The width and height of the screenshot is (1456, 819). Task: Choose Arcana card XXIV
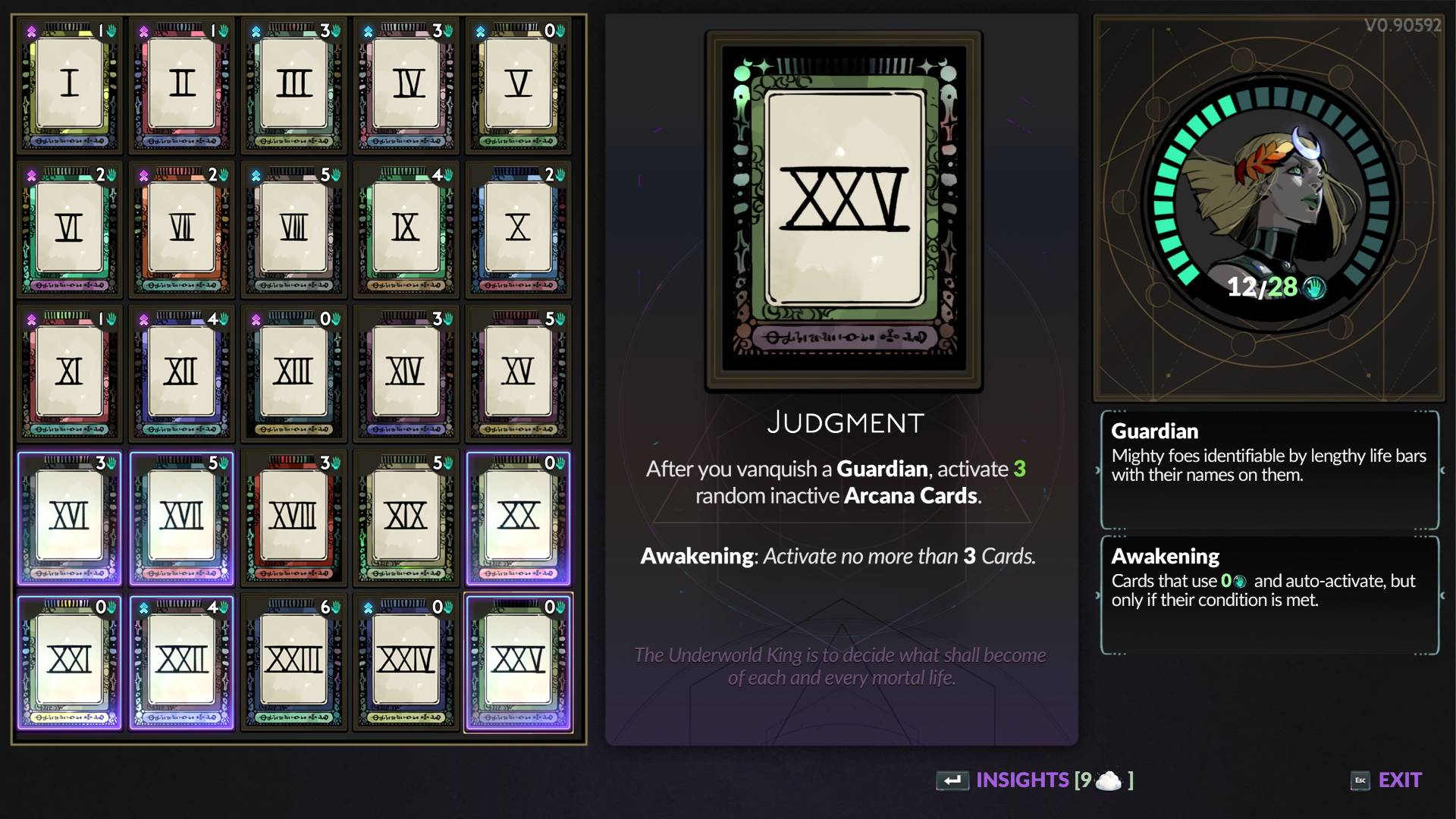406,661
